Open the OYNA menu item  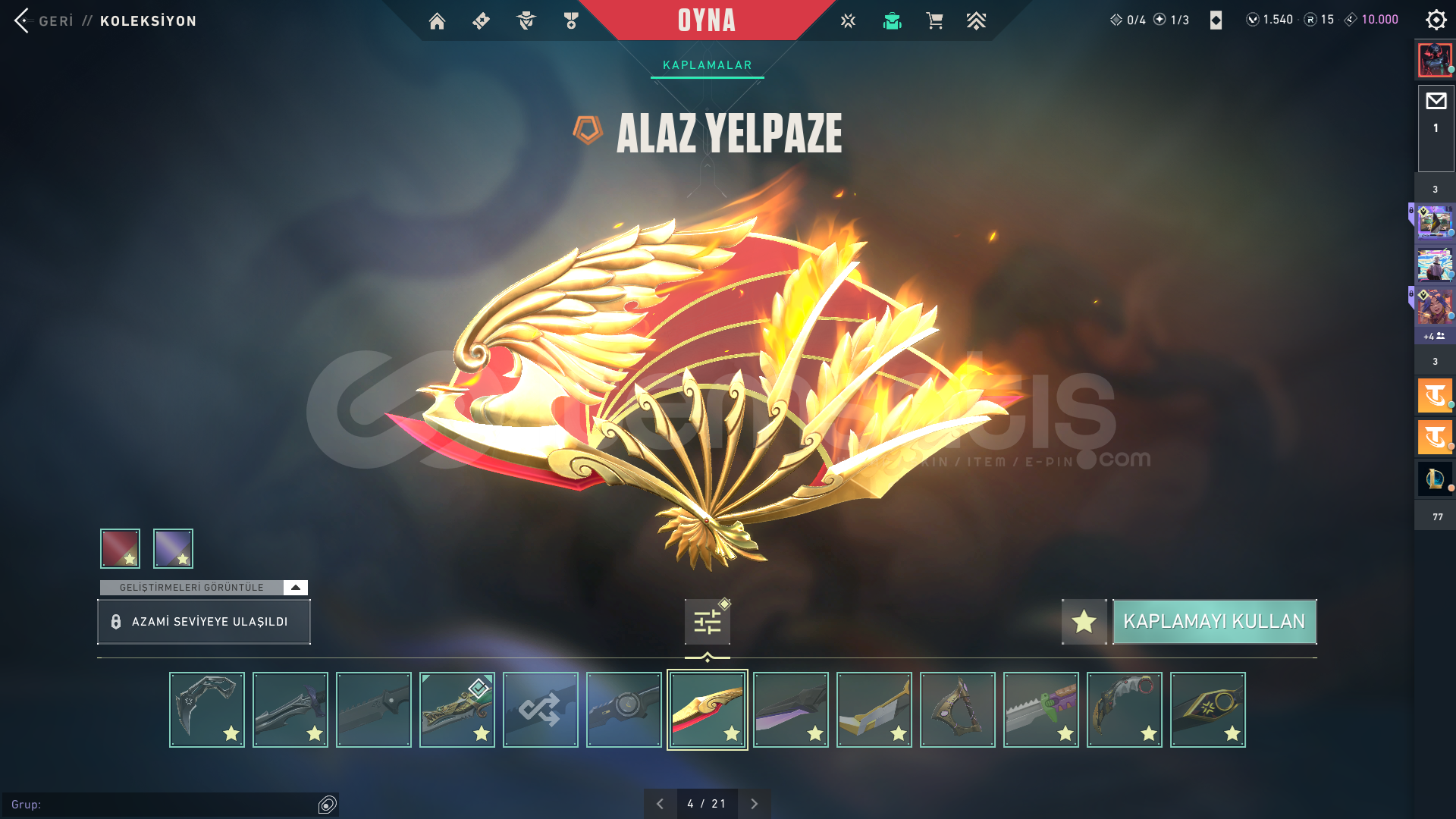click(x=707, y=20)
